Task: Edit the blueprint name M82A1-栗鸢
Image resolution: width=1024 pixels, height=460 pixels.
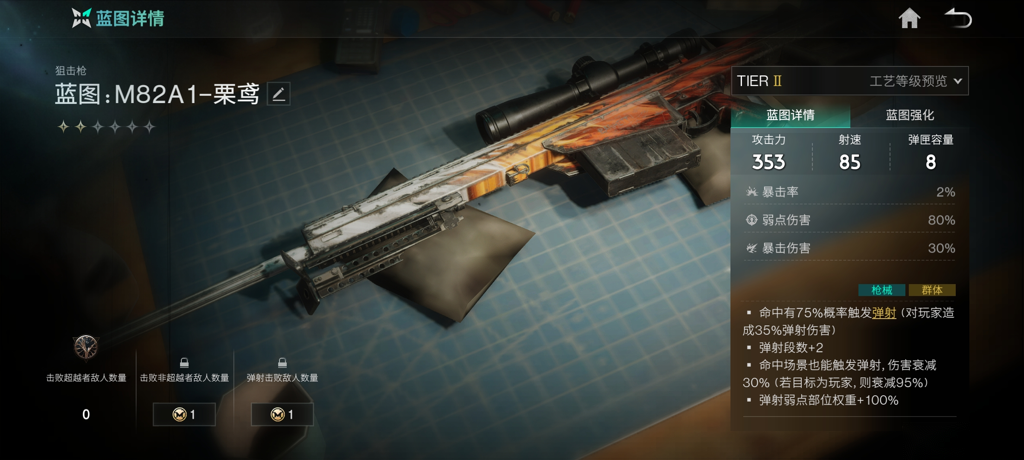Action: point(279,95)
